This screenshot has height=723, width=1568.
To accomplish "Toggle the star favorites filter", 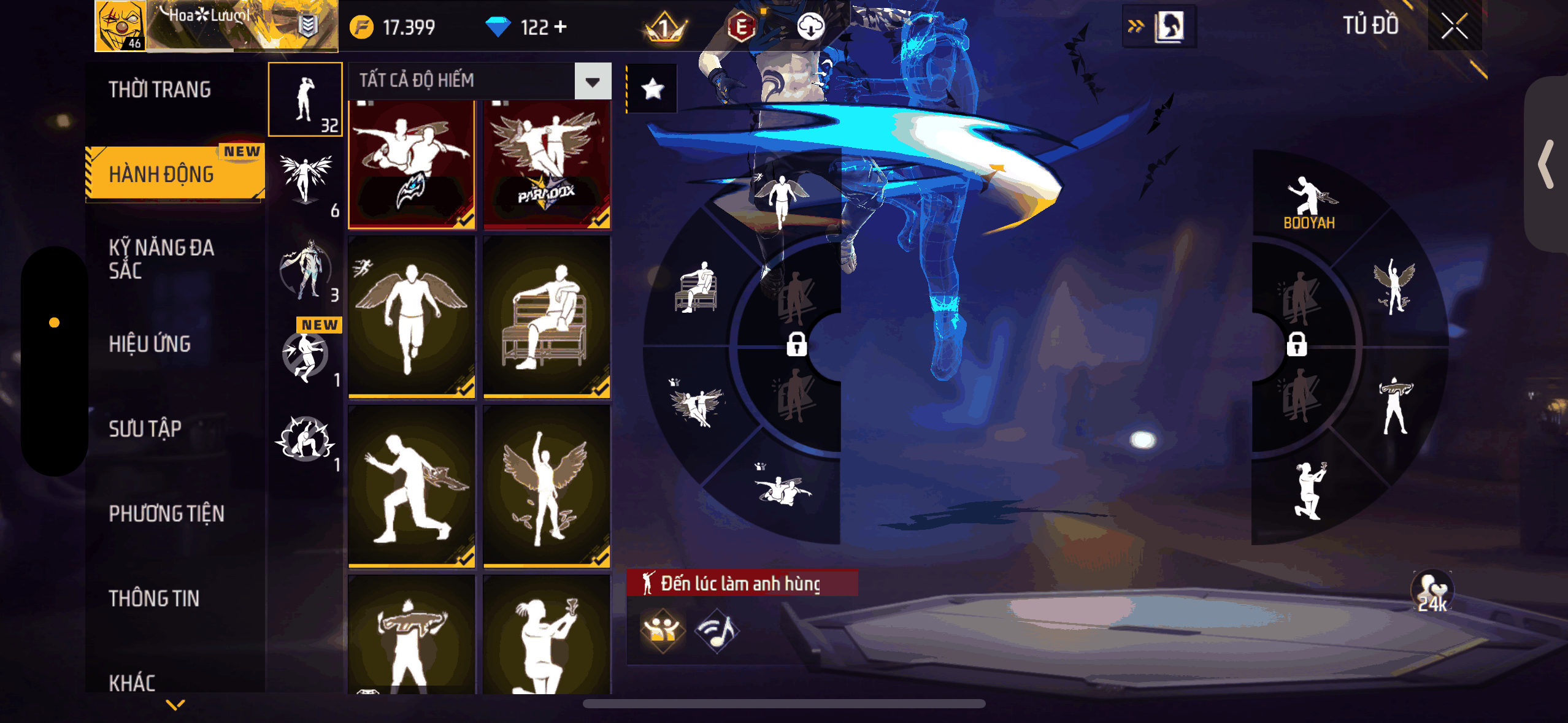I will 652,90.
